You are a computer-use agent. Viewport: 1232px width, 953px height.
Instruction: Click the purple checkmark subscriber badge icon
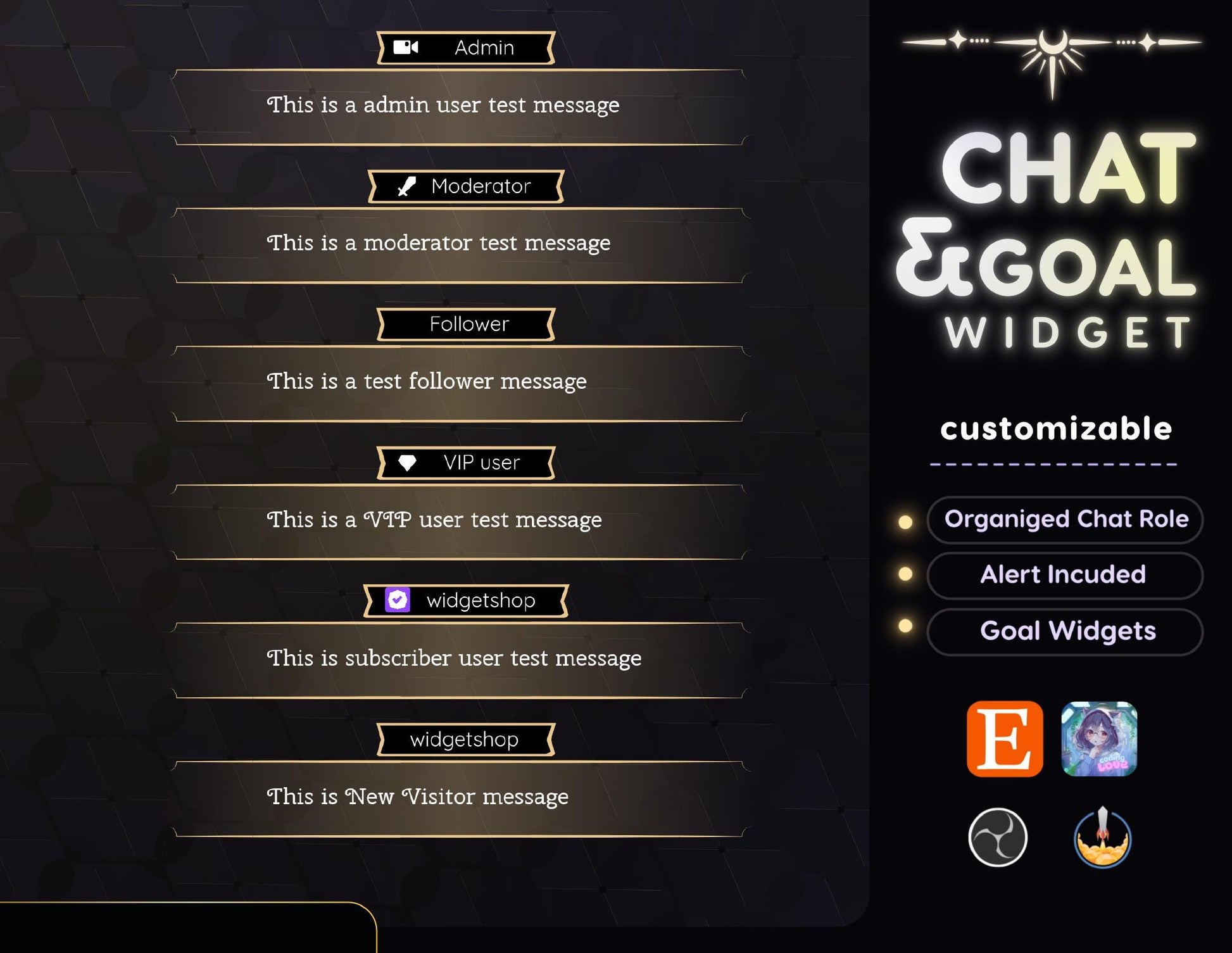(x=398, y=600)
